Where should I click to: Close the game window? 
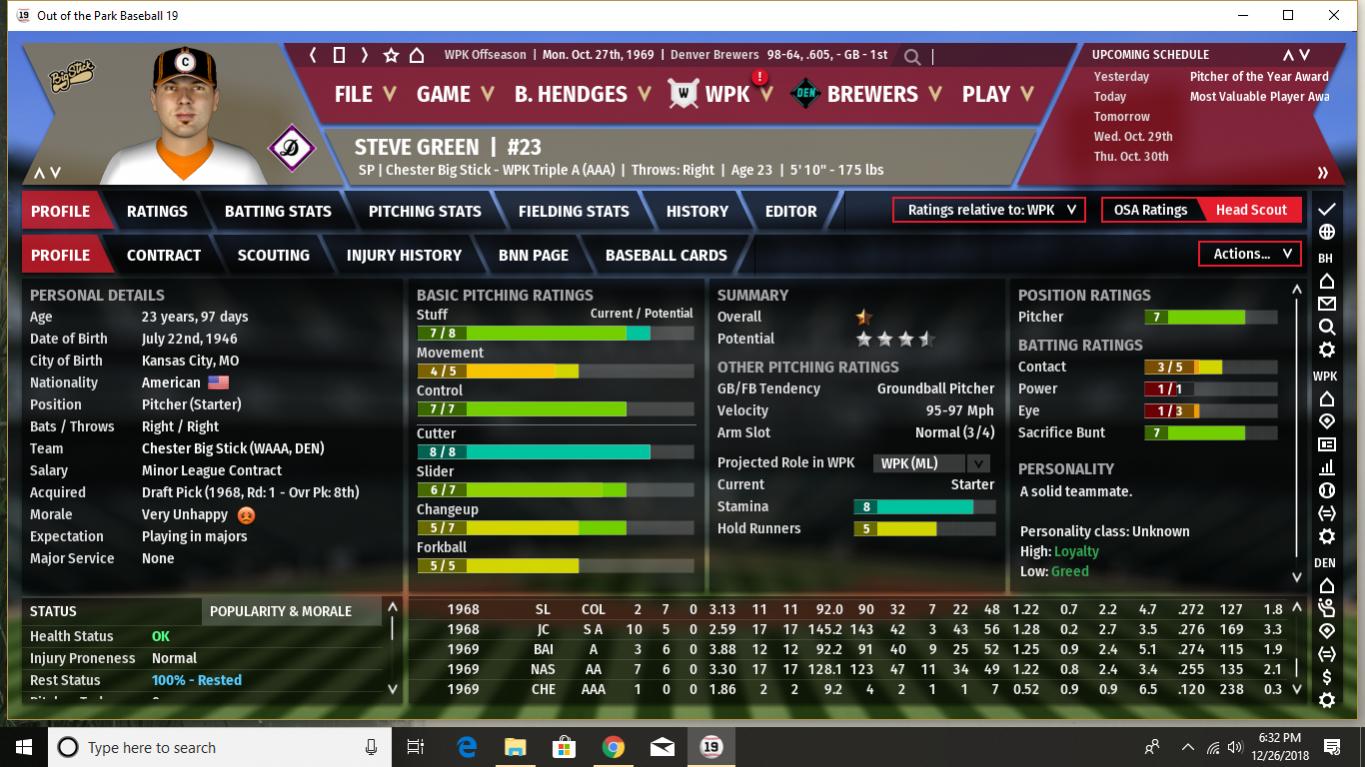pyautogui.click(x=1334, y=15)
